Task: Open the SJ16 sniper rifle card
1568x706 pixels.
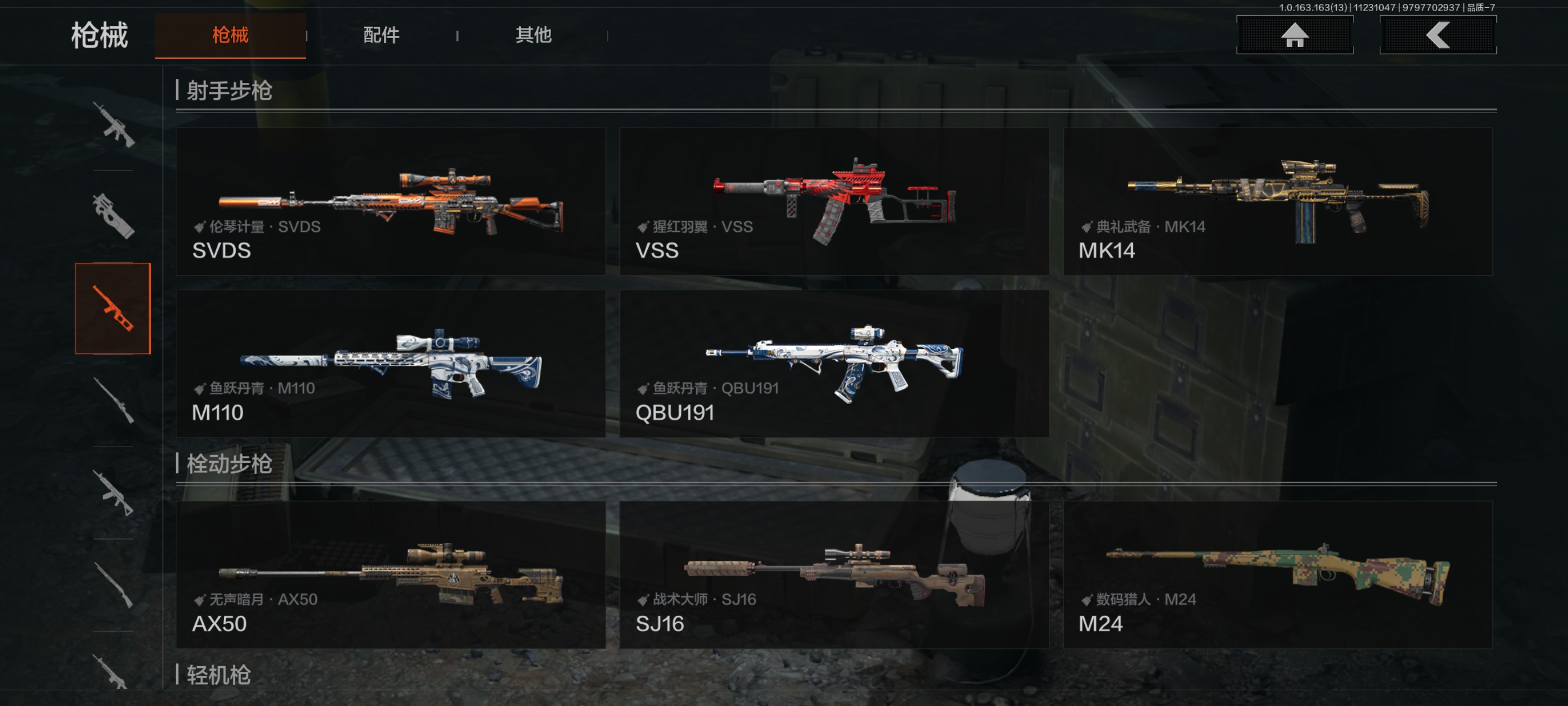Action: (833, 574)
